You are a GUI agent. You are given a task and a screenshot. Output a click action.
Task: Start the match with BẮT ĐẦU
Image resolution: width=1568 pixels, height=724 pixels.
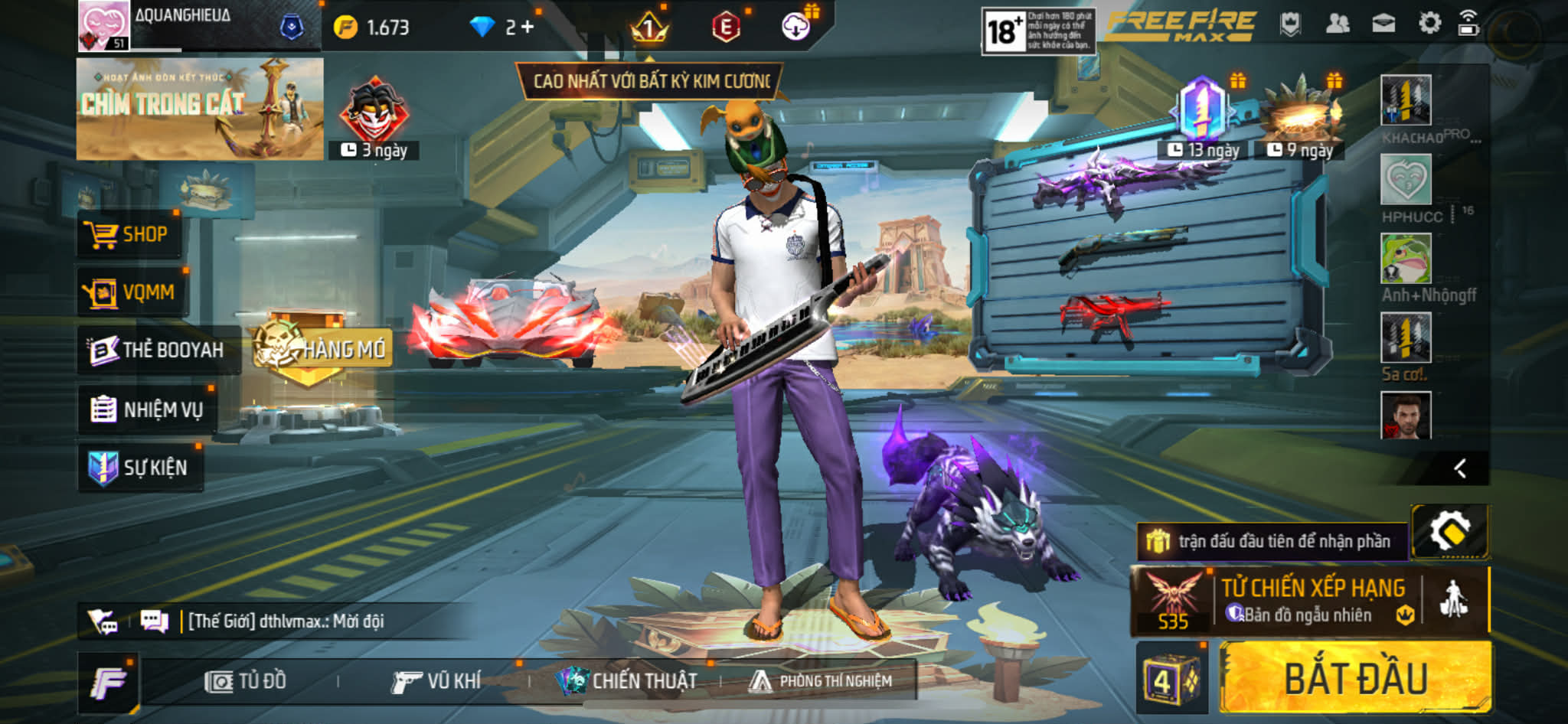(x=1354, y=678)
